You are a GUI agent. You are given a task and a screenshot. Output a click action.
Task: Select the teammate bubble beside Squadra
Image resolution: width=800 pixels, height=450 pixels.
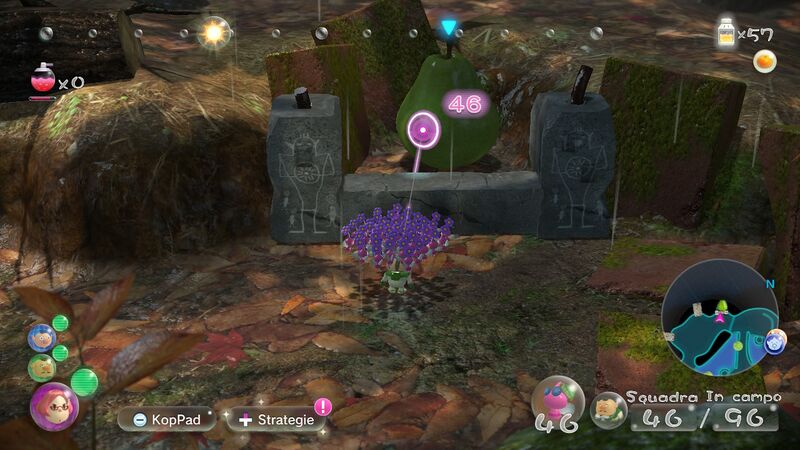607,409
